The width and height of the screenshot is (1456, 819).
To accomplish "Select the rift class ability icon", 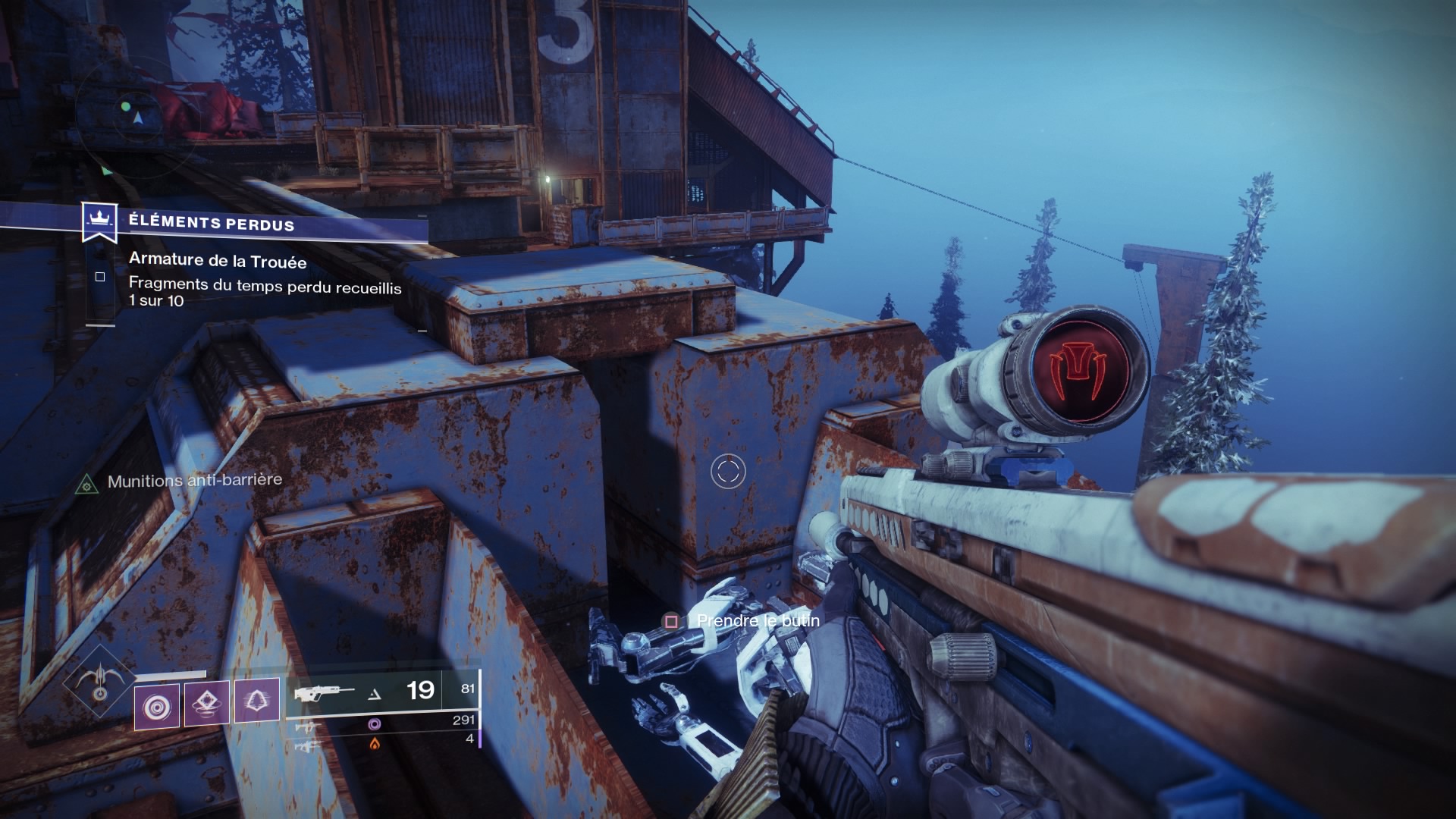I will coord(207,702).
